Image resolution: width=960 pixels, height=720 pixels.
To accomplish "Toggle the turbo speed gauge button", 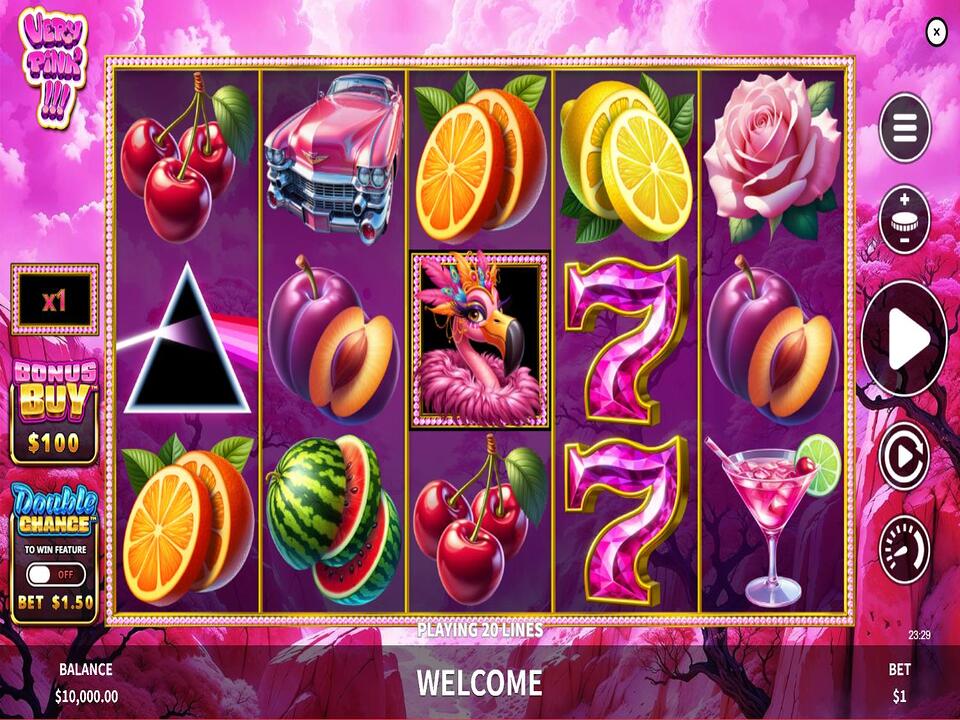I will 904,549.
